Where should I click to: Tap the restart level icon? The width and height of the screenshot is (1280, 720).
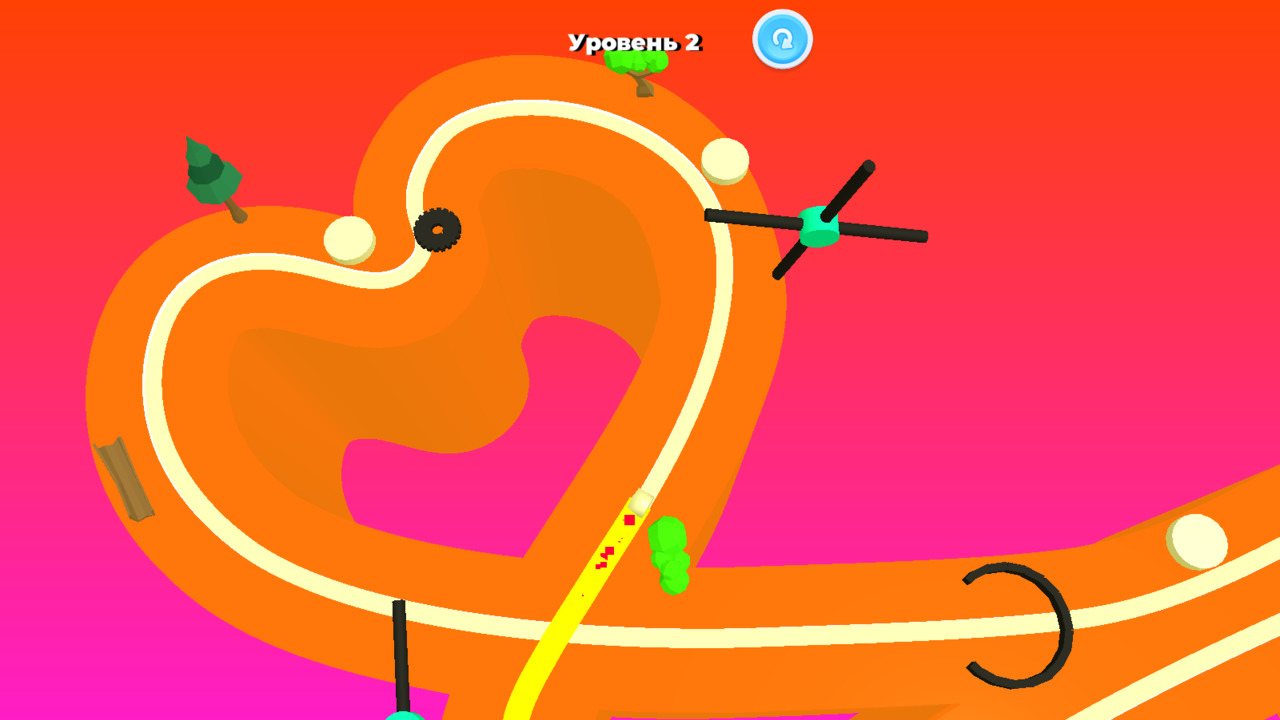pos(784,40)
